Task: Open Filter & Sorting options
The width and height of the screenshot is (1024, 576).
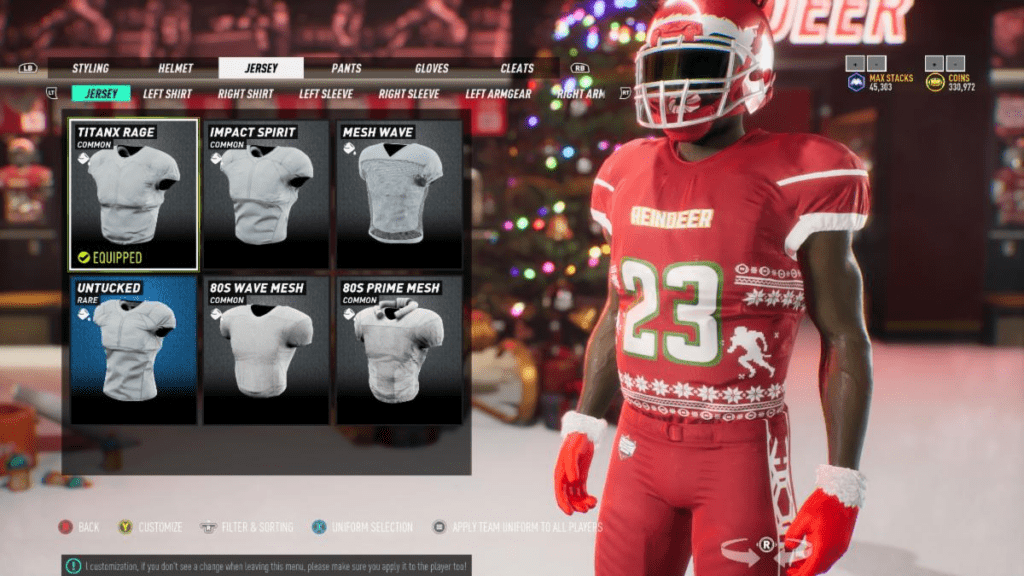Action: click(x=250, y=527)
